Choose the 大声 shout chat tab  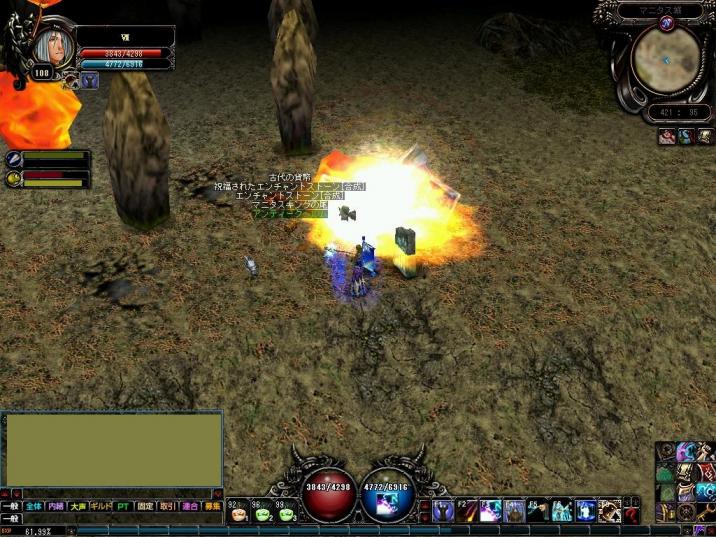coord(78,507)
